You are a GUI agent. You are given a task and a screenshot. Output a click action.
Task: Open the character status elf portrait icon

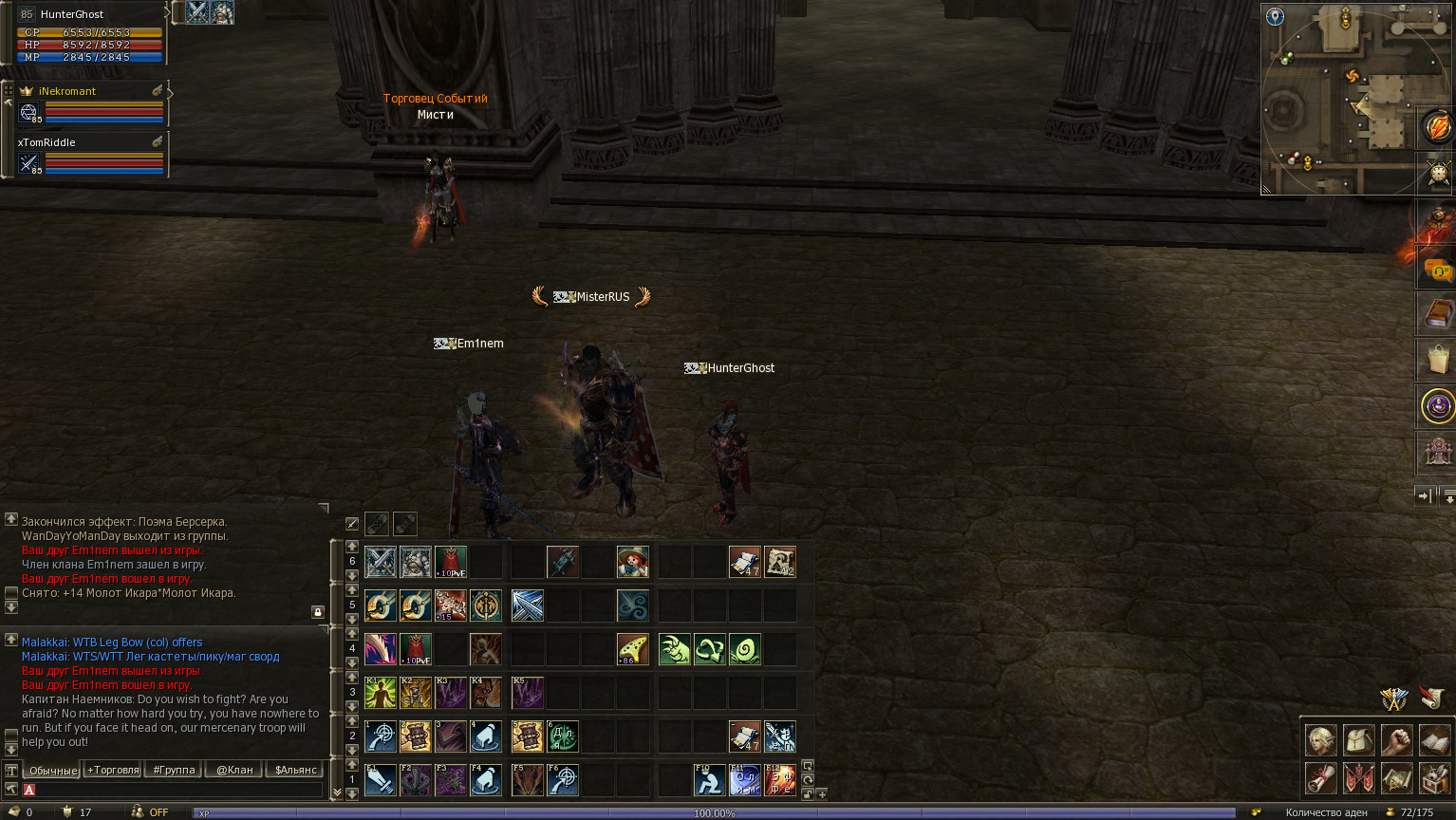pos(1320,739)
